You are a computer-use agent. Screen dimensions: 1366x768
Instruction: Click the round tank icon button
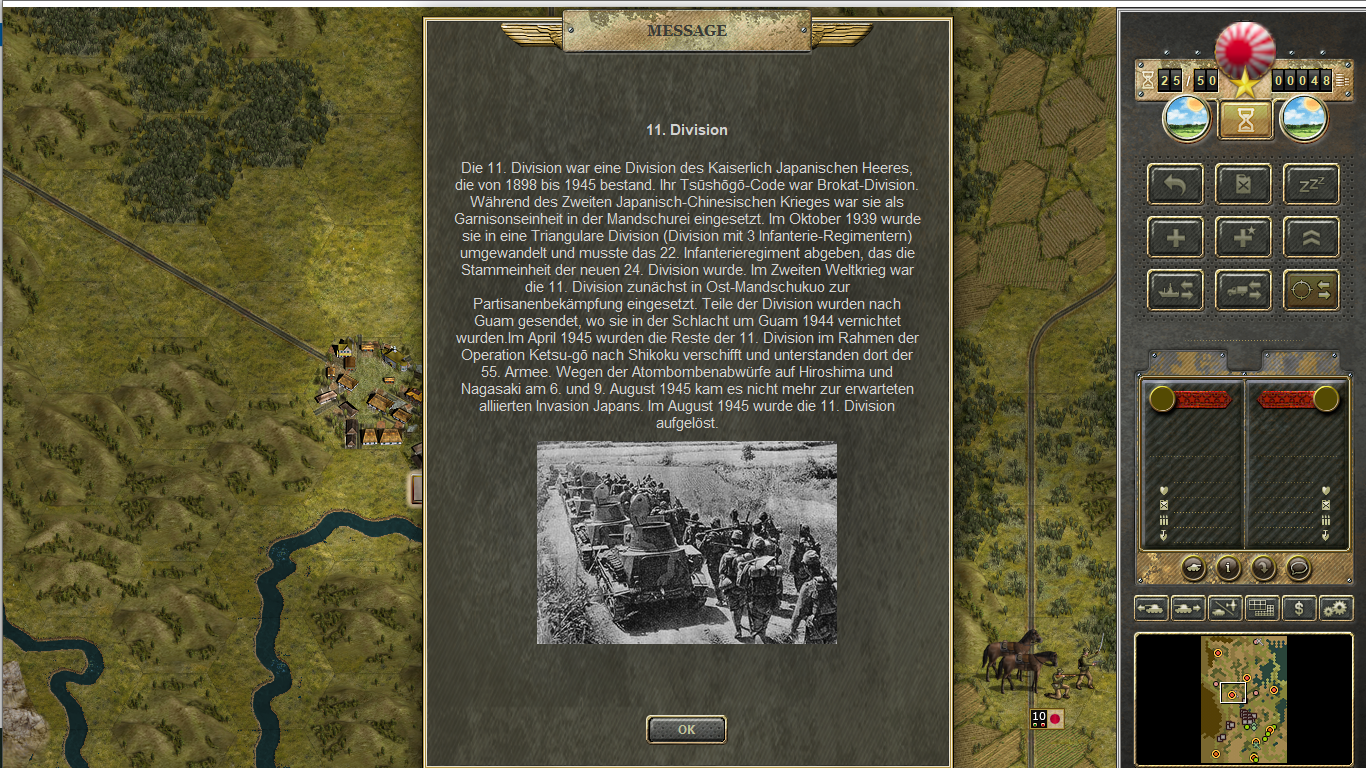pos(1193,568)
